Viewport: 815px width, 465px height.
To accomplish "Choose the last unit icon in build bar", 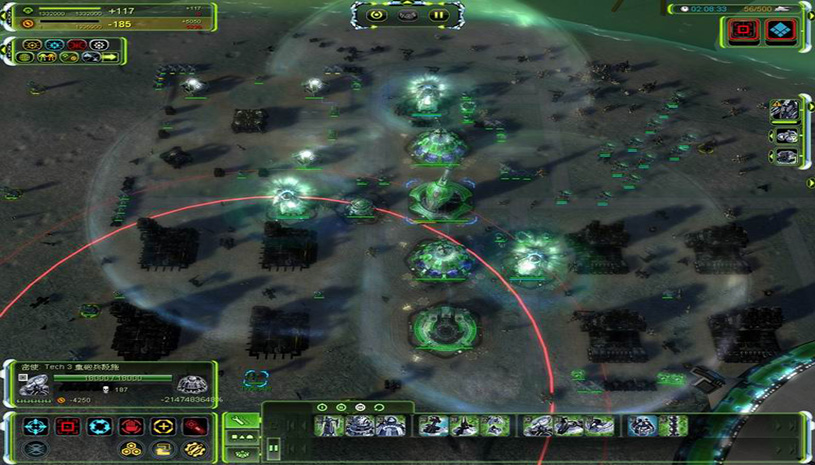I will 673,427.
